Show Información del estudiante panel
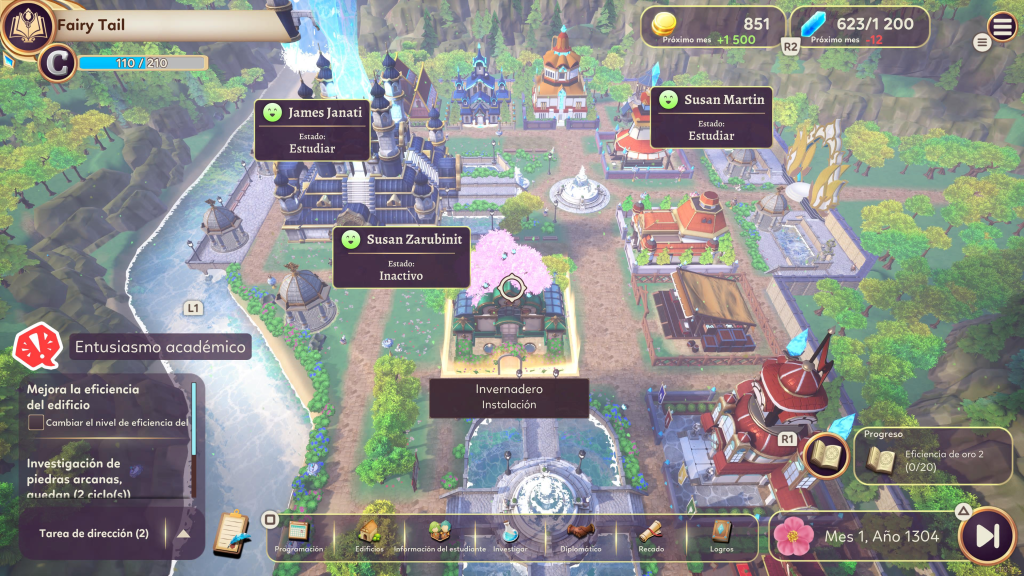Viewport: 1024px width, 576px height. [x=439, y=535]
